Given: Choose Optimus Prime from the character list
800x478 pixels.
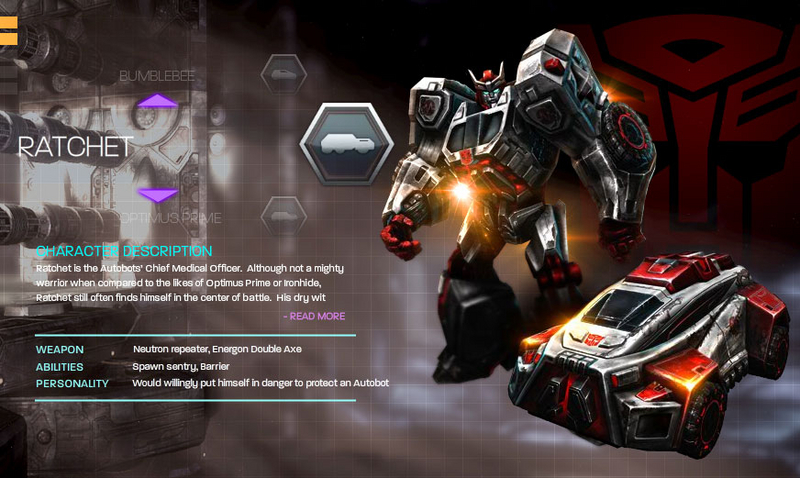Looking at the screenshot, I should coord(171,217).
